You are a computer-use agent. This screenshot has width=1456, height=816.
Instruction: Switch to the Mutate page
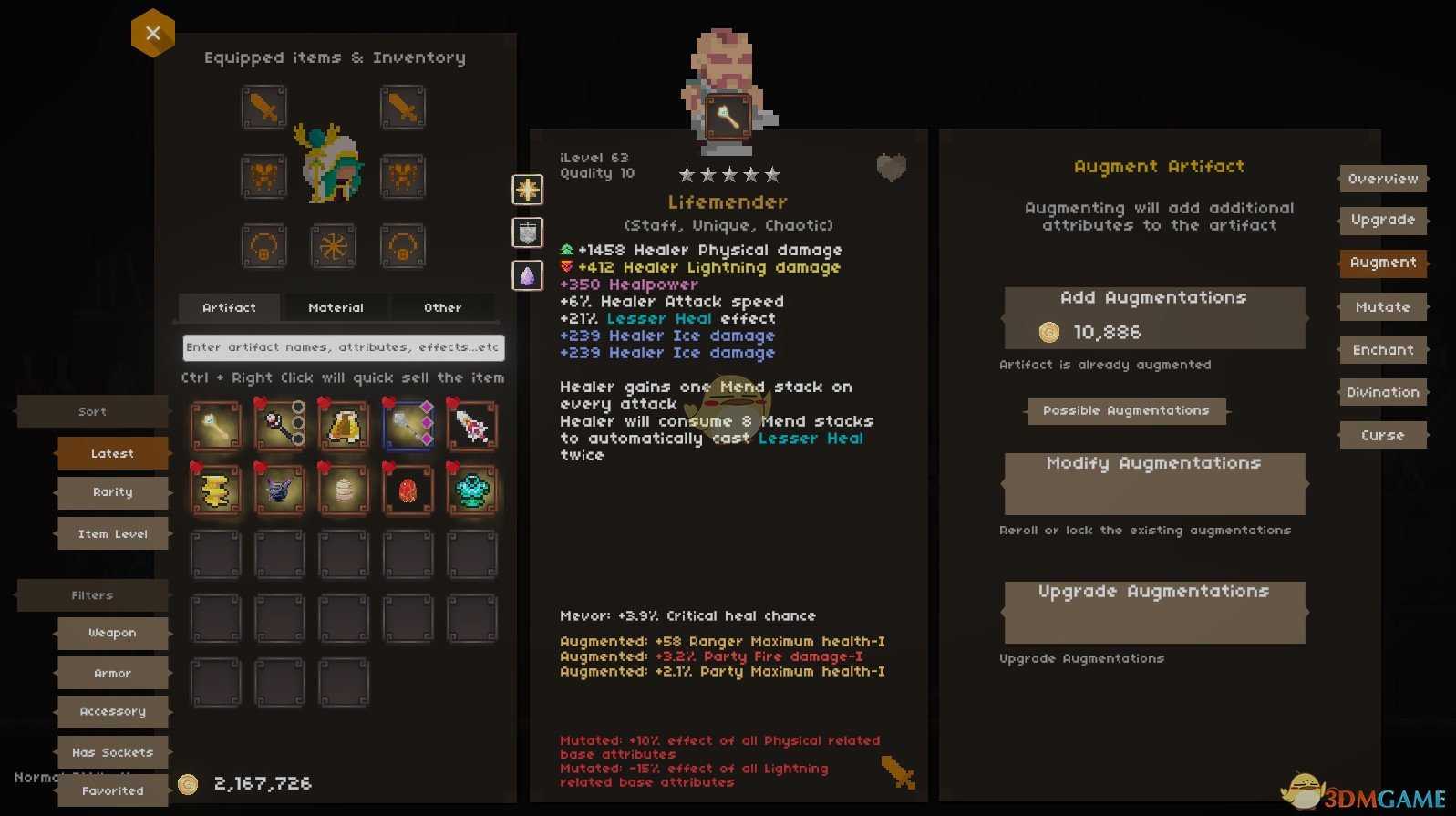pos(1382,307)
